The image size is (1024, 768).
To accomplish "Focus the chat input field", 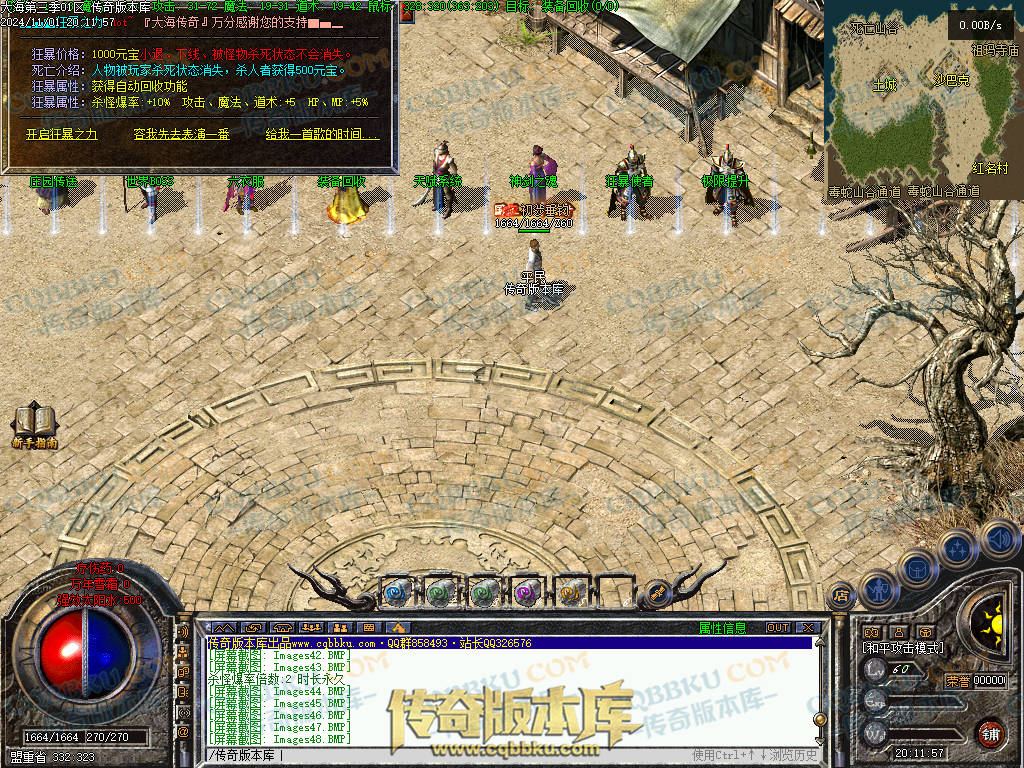I will click(x=450, y=754).
